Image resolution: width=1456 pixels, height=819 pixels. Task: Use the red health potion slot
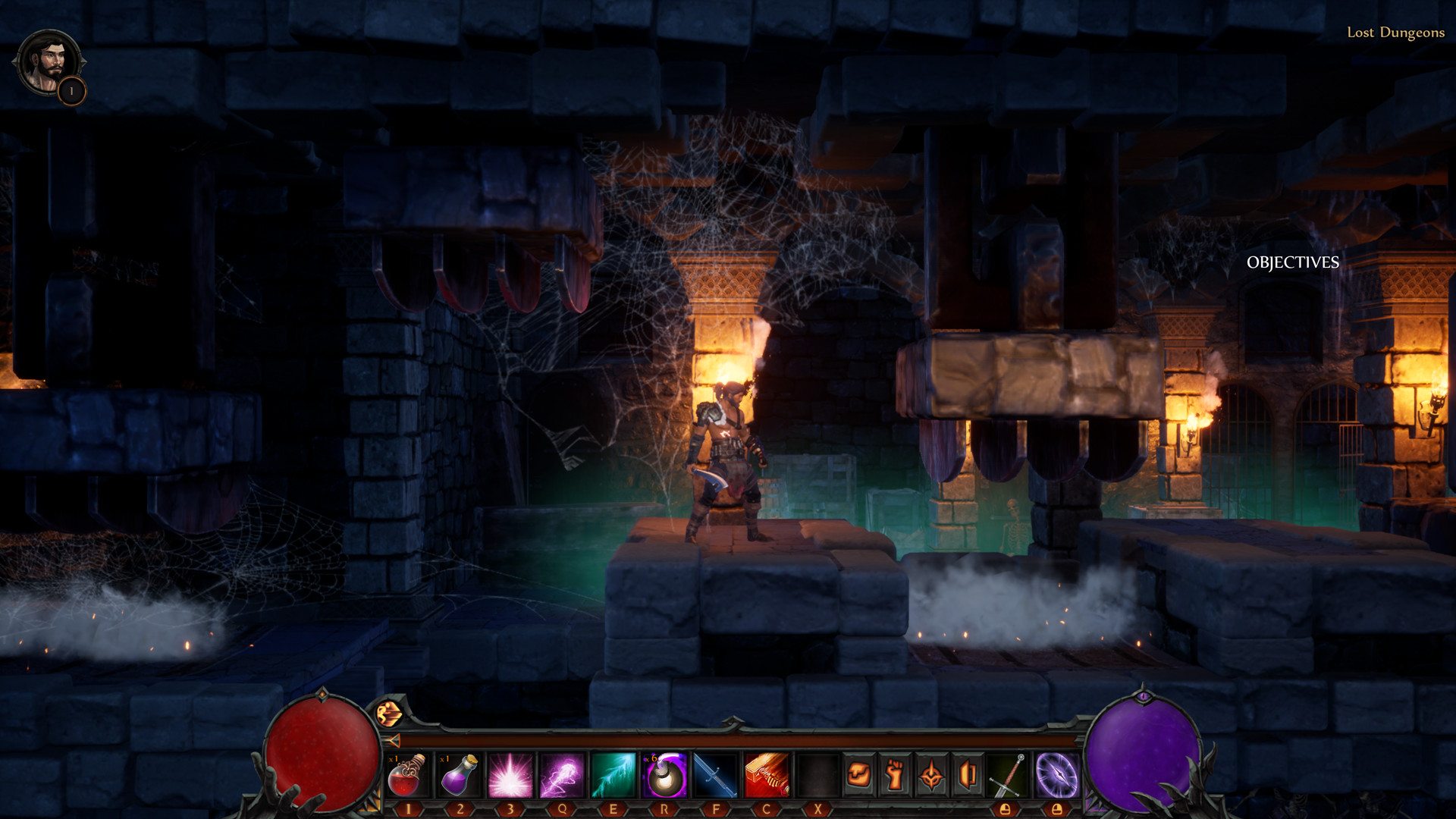pos(407,775)
